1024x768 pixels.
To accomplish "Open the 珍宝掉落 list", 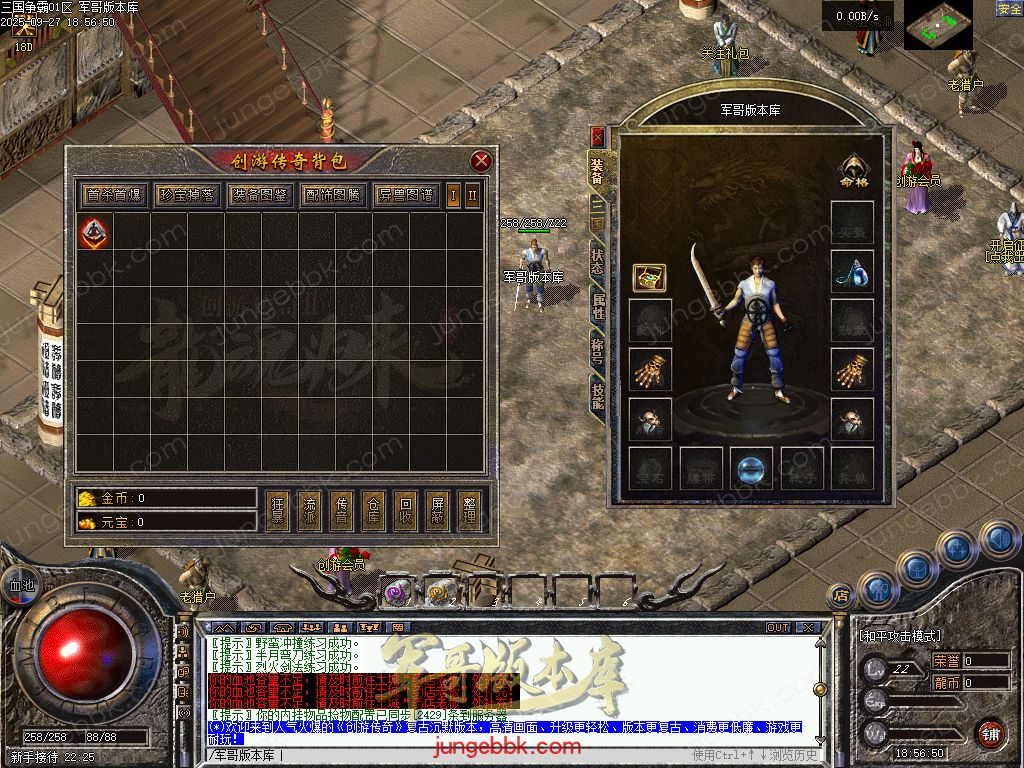I will coord(186,195).
